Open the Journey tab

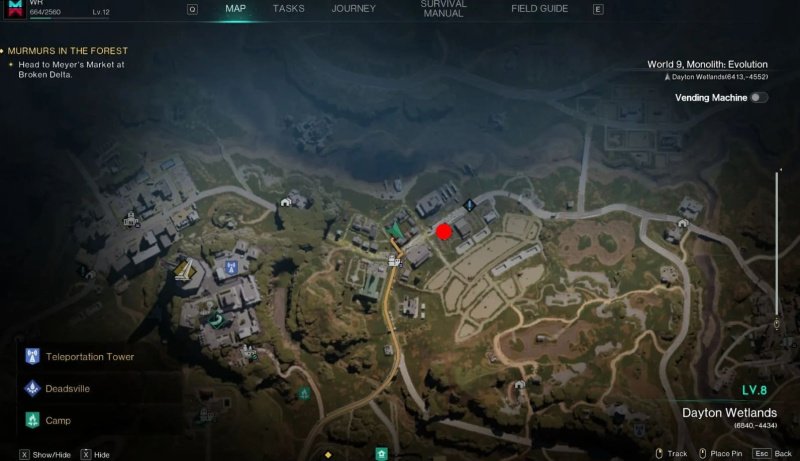(354, 9)
